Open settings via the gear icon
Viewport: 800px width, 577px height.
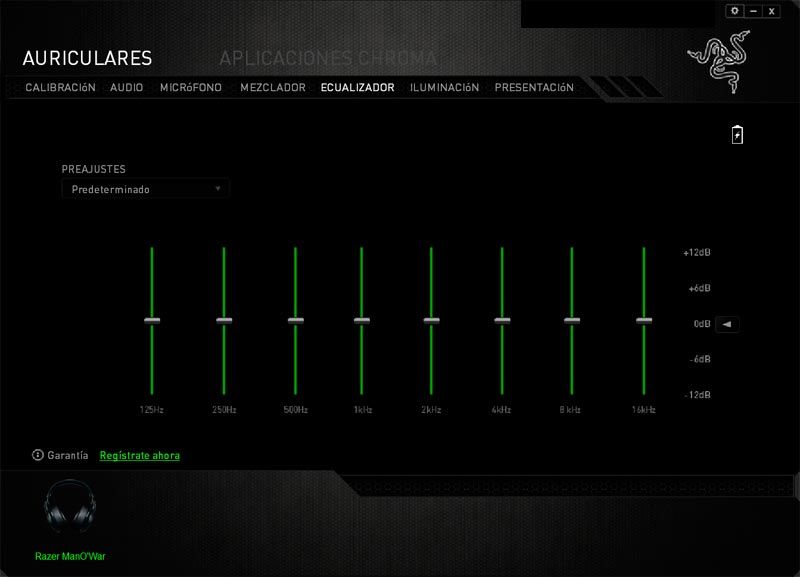[735, 11]
